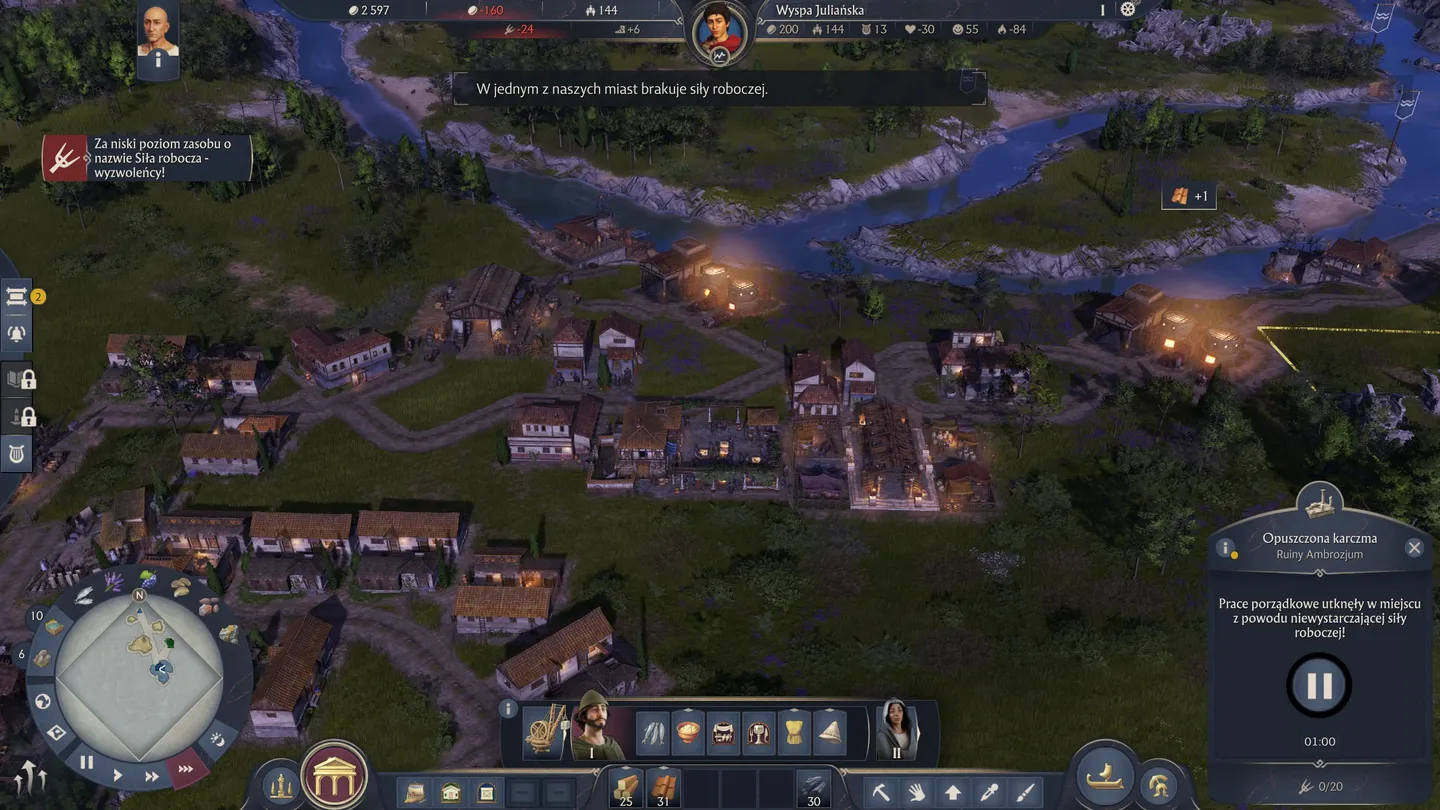Activate the upgrade arrow tool
Image resolution: width=1440 pixels, height=810 pixels.
[953, 792]
